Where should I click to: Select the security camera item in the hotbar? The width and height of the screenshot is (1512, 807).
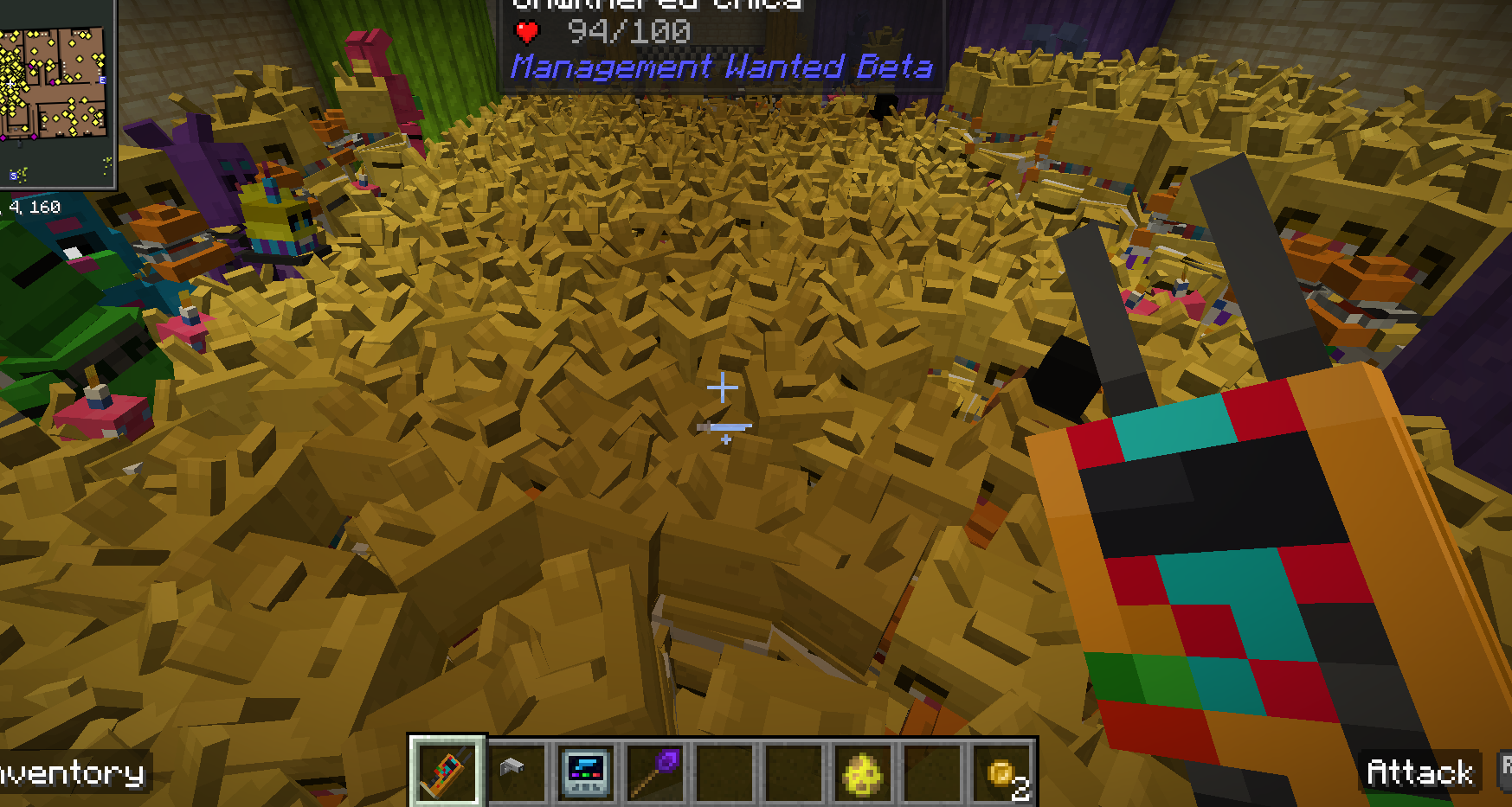pos(517,772)
